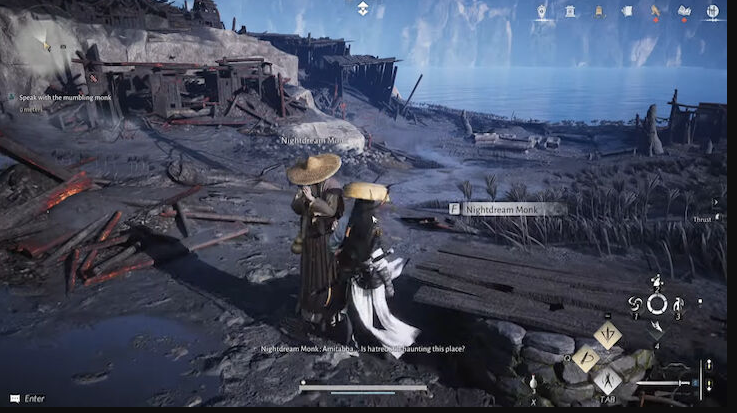This screenshot has width=737, height=413.
Task: Open the round emblem menu icon
Action: [x=712, y=11]
